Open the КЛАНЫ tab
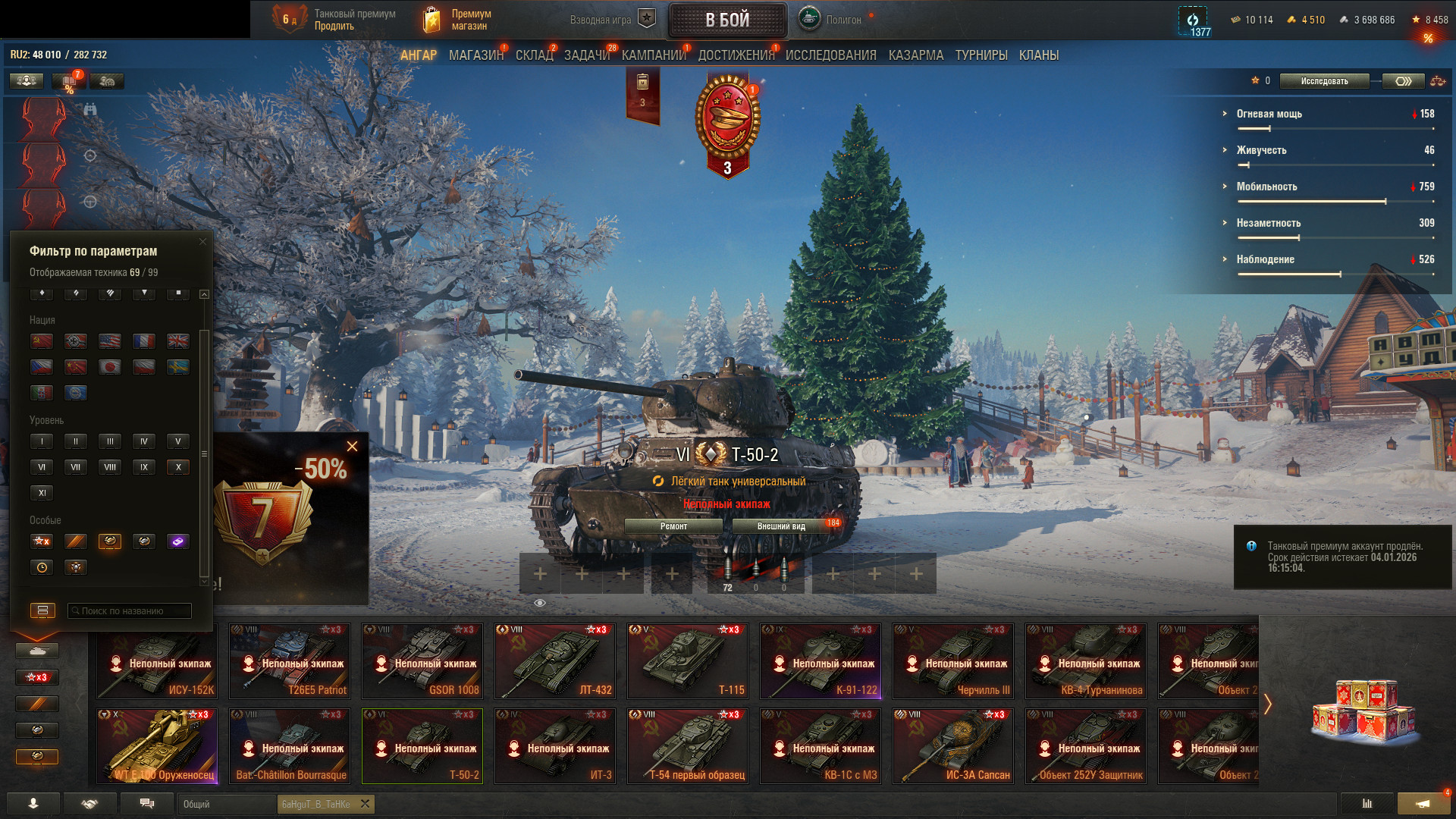 (1038, 55)
